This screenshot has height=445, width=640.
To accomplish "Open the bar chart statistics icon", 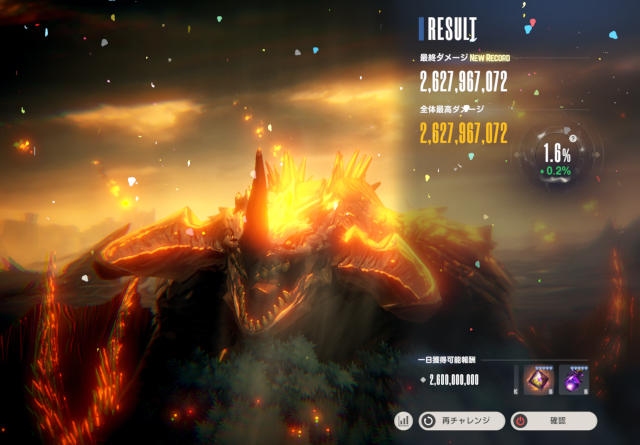I will point(404,421).
